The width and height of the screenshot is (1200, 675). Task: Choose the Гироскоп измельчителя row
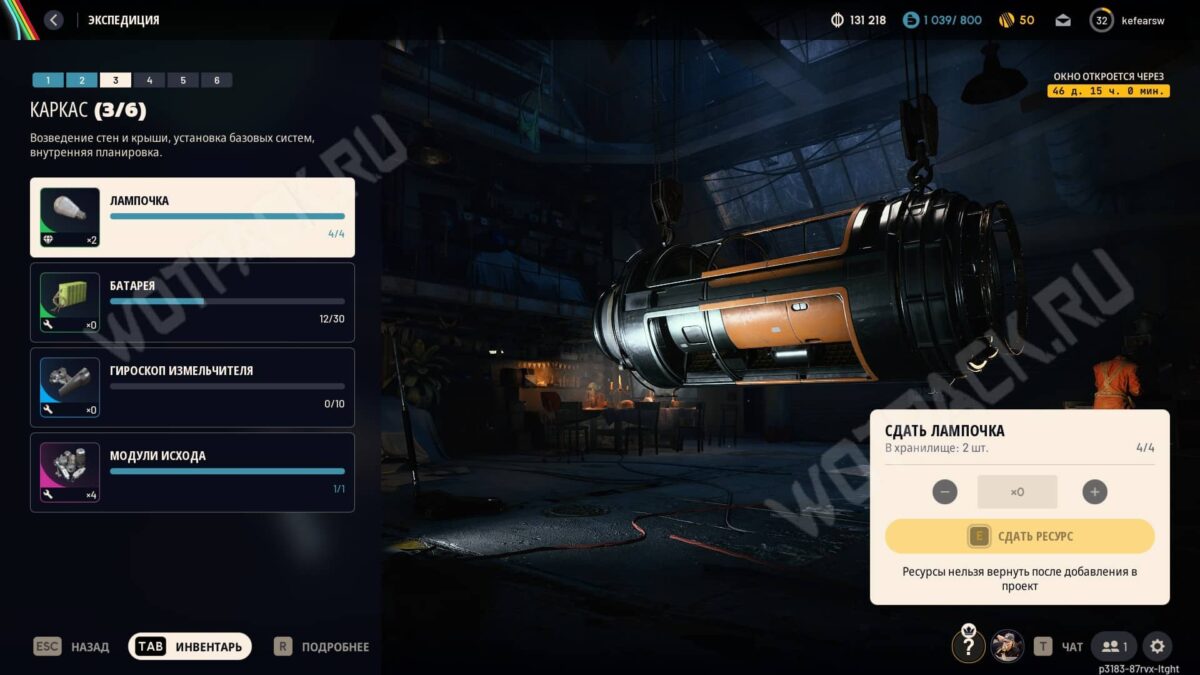[x=192, y=387]
